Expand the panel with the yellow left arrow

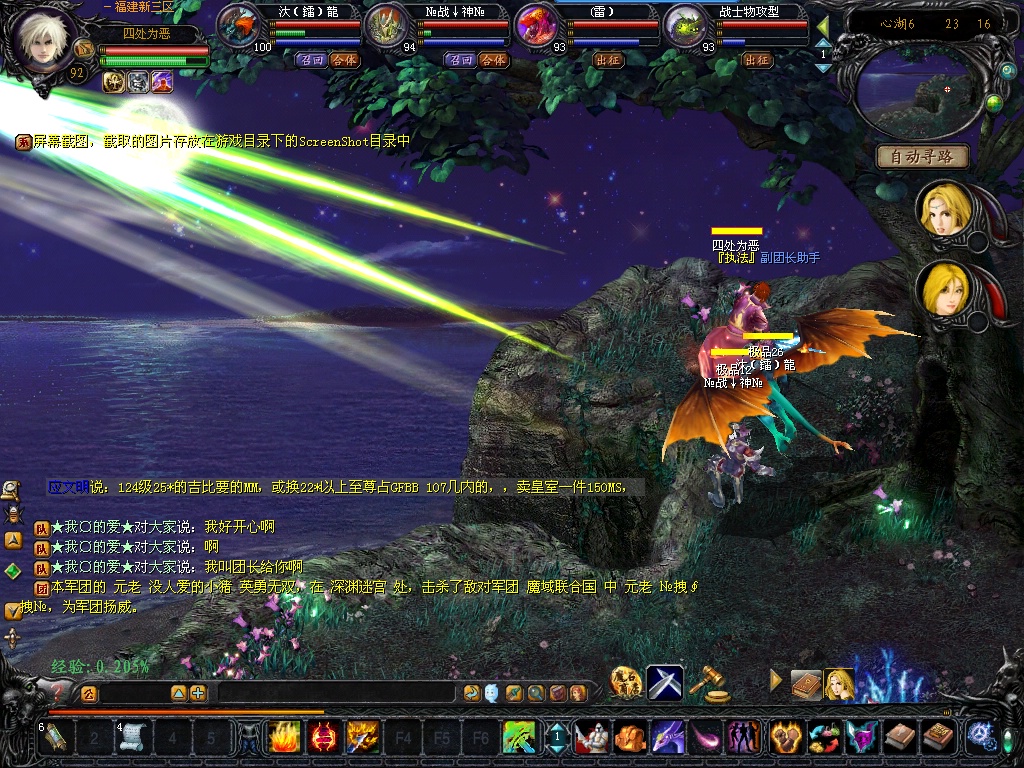[x=822, y=25]
